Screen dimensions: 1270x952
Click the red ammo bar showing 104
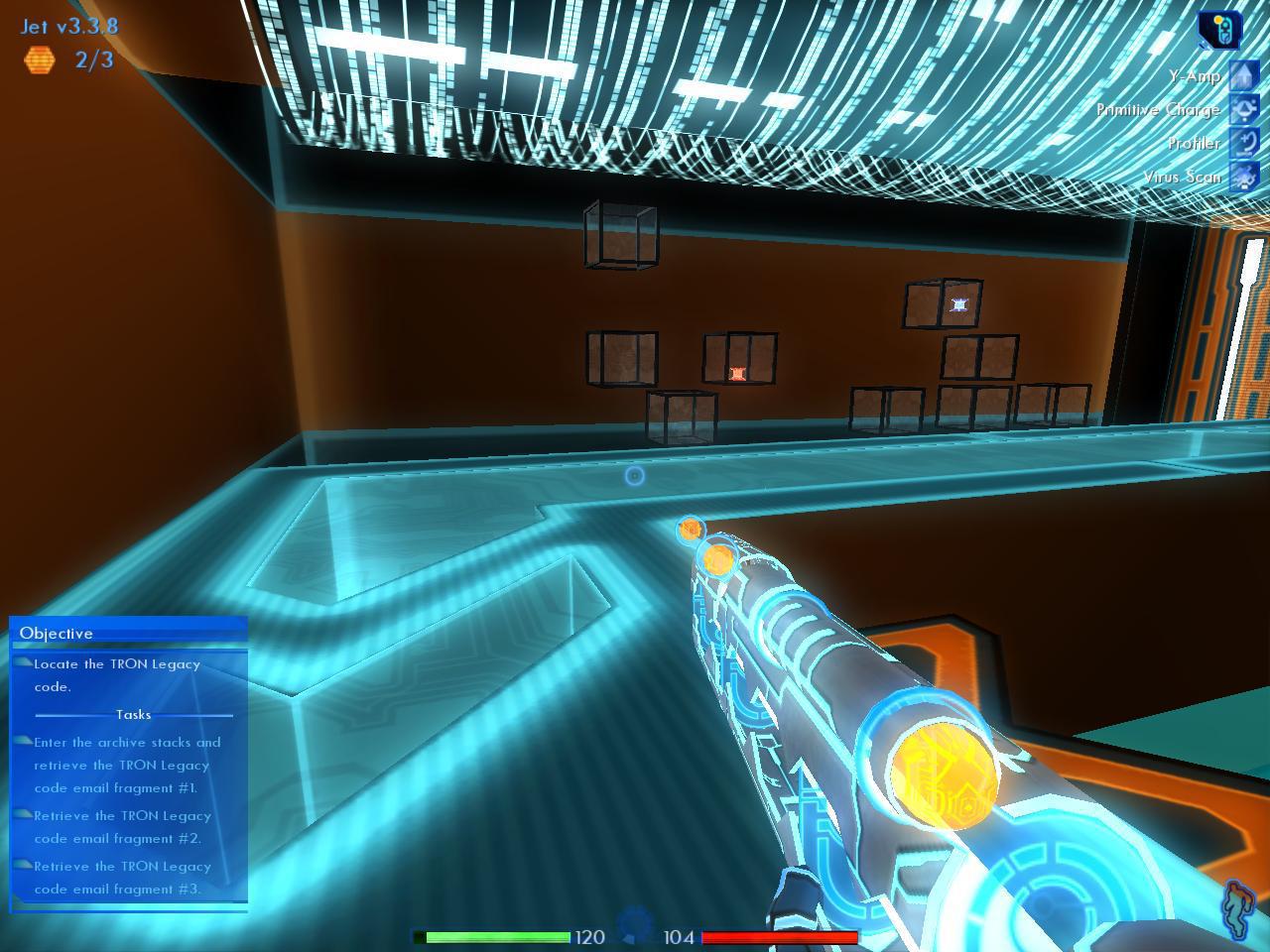780,935
